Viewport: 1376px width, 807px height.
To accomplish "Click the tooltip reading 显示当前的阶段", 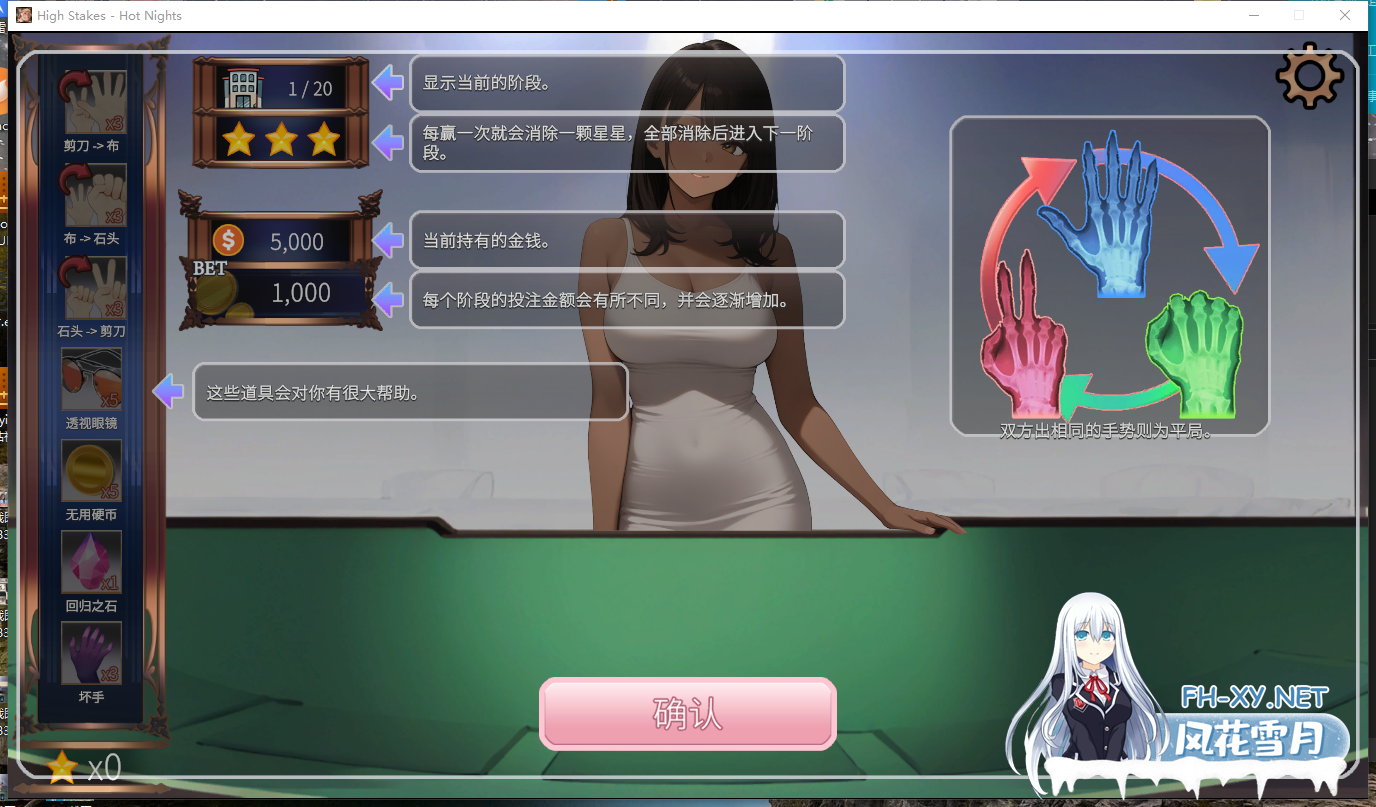I will click(627, 84).
